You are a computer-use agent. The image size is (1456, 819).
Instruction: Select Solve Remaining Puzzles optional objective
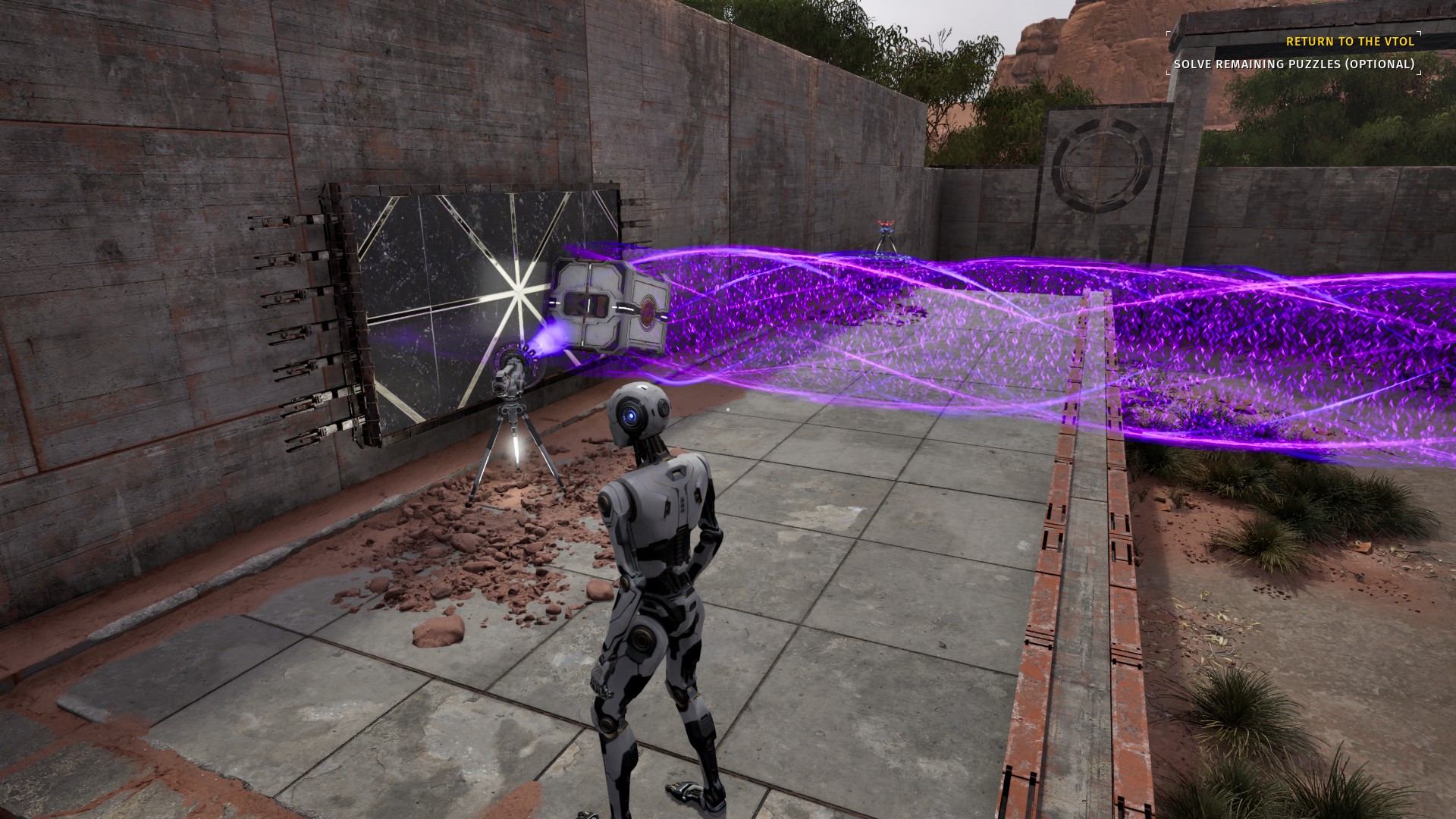pyautogui.click(x=1294, y=64)
